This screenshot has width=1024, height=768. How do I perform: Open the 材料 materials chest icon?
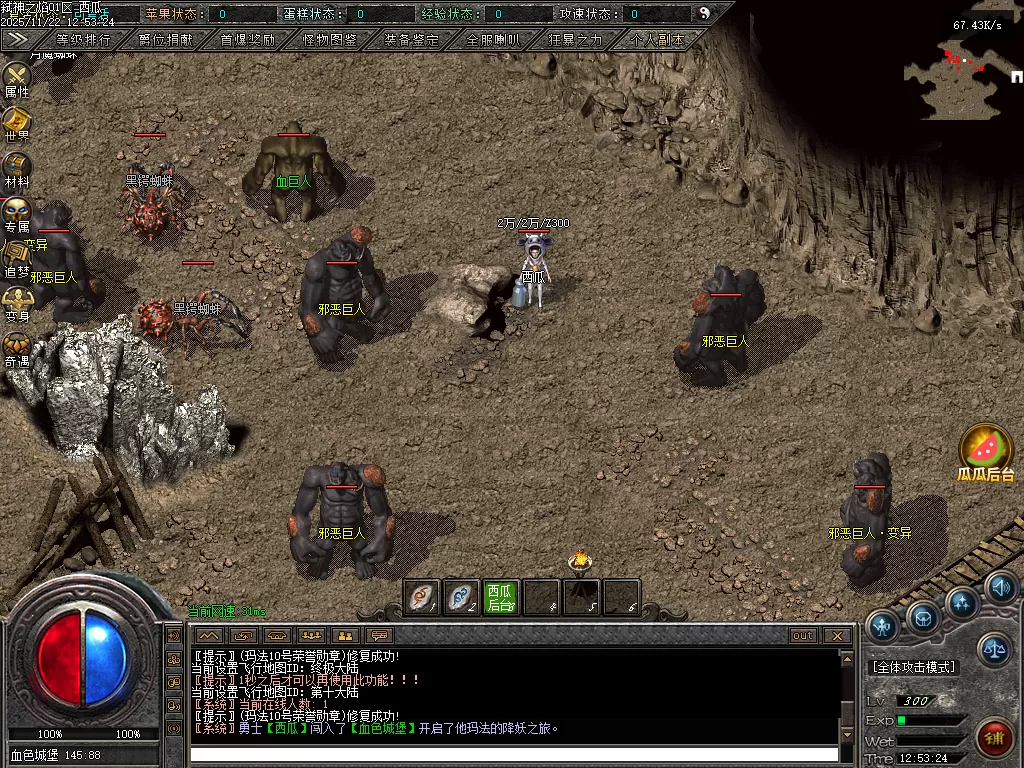[17, 166]
